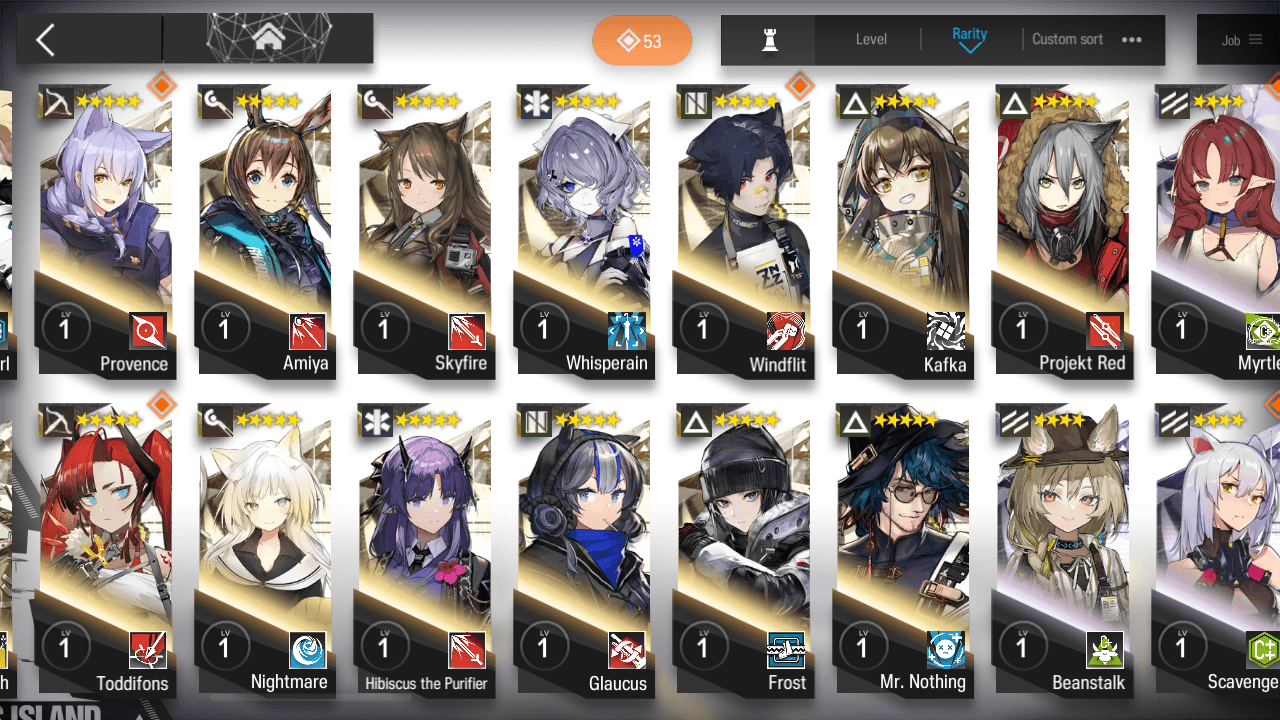The image size is (1280, 720).
Task: Sort operators by Rarity
Action: [x=969, y=40]
